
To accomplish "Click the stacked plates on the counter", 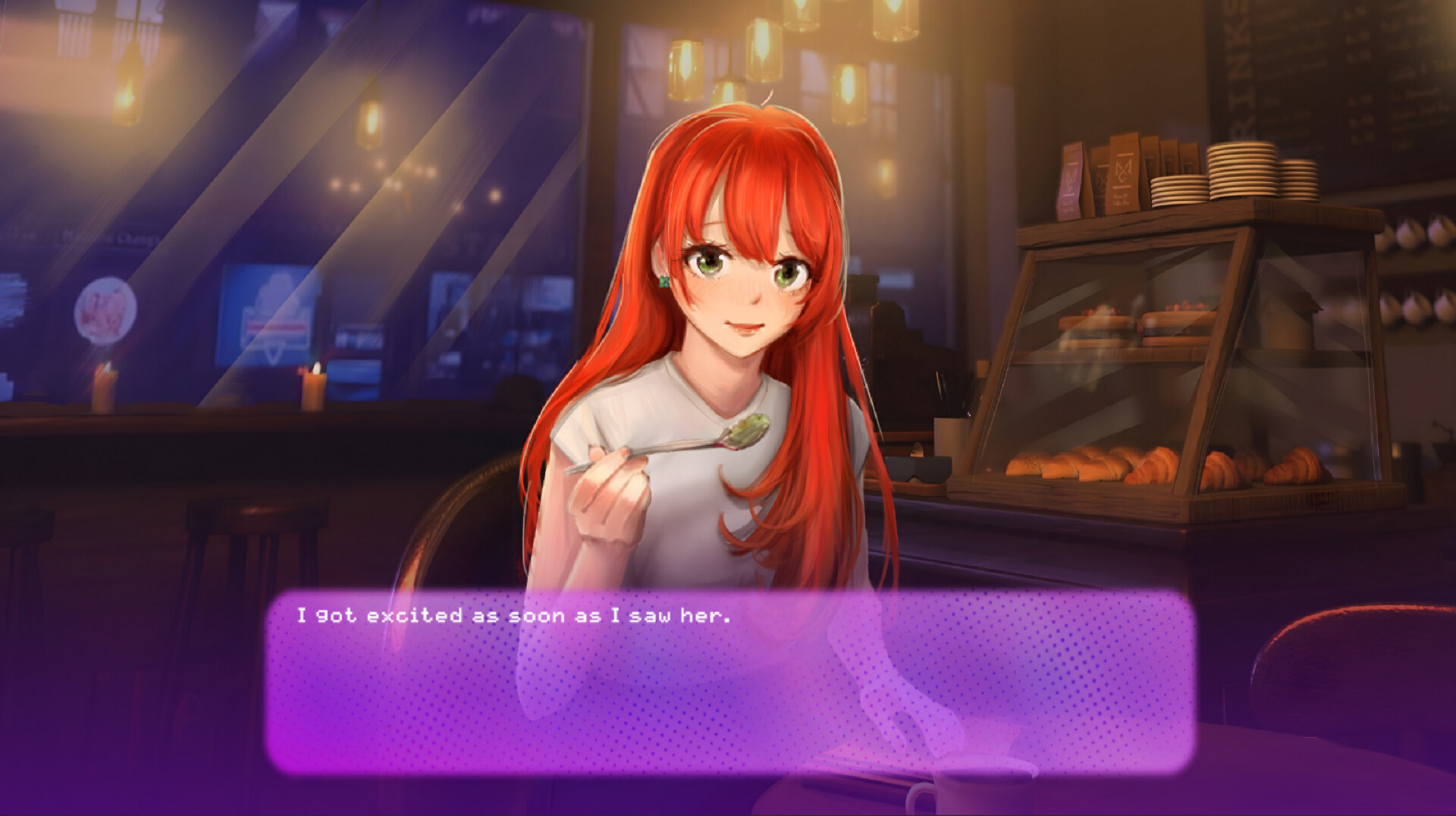I will 1244,174.
